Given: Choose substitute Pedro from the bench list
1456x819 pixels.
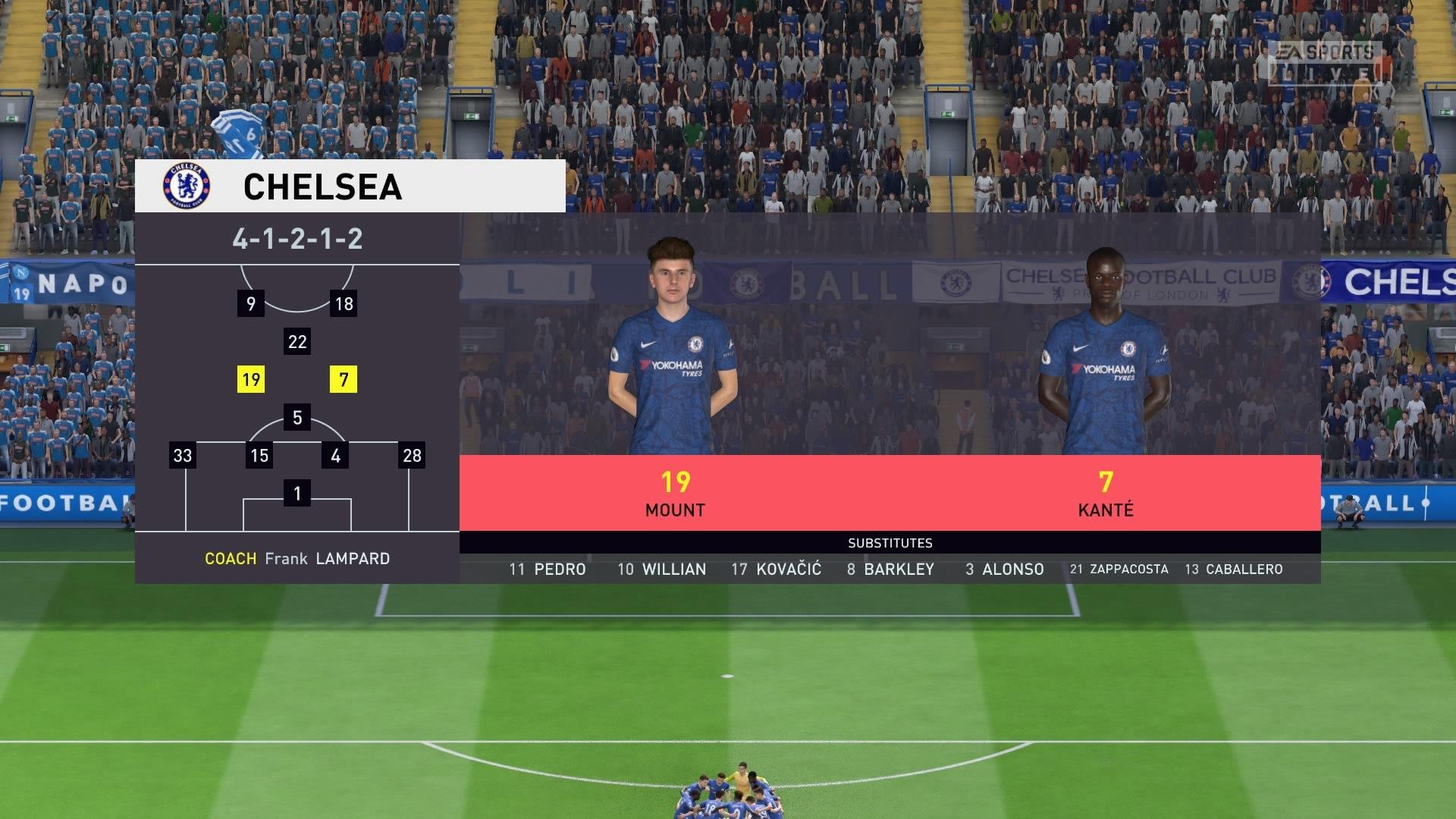Looking at the screenshot, I should point(548,570).
